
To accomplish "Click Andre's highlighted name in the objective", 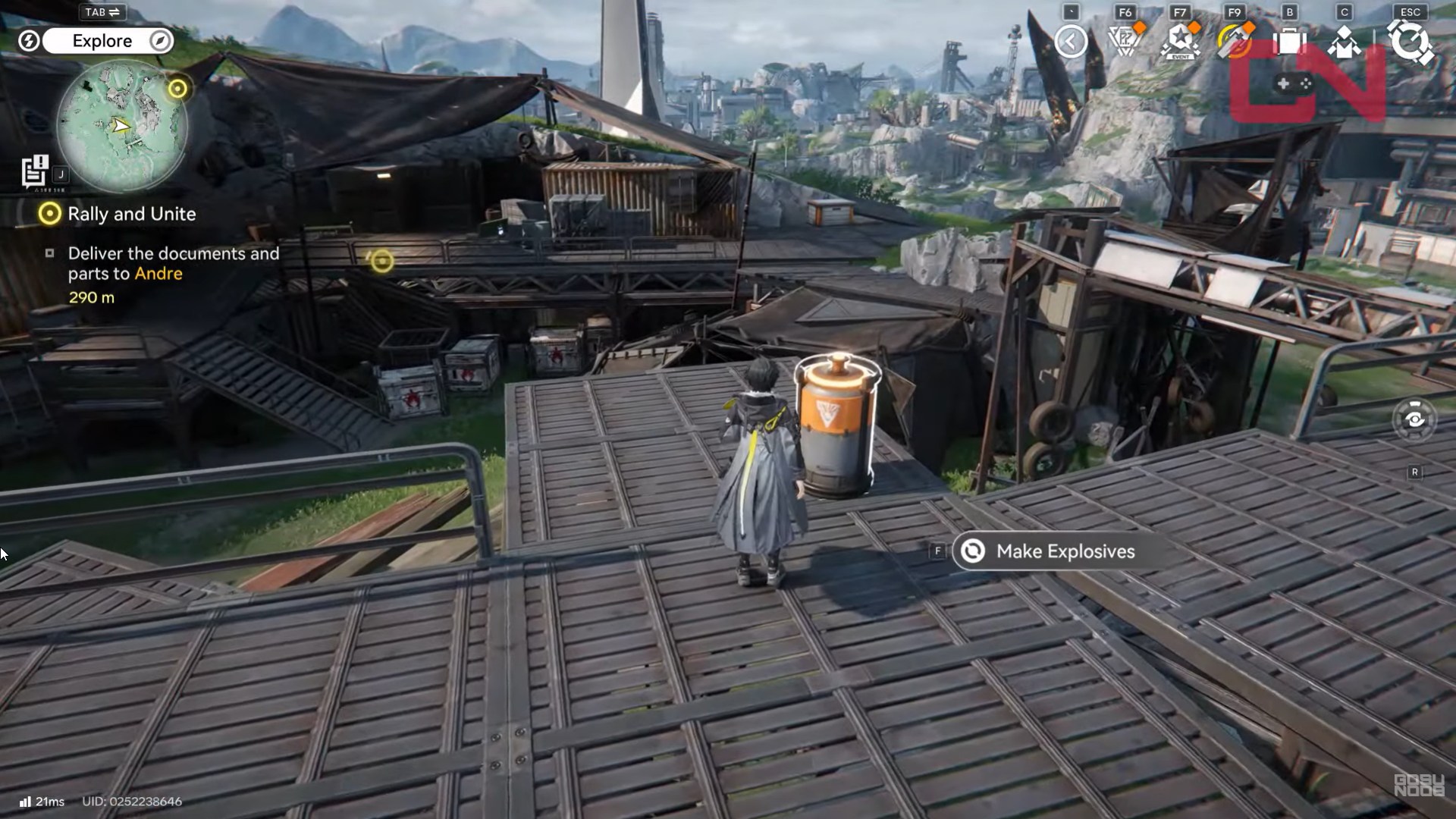I will (159, 274).
